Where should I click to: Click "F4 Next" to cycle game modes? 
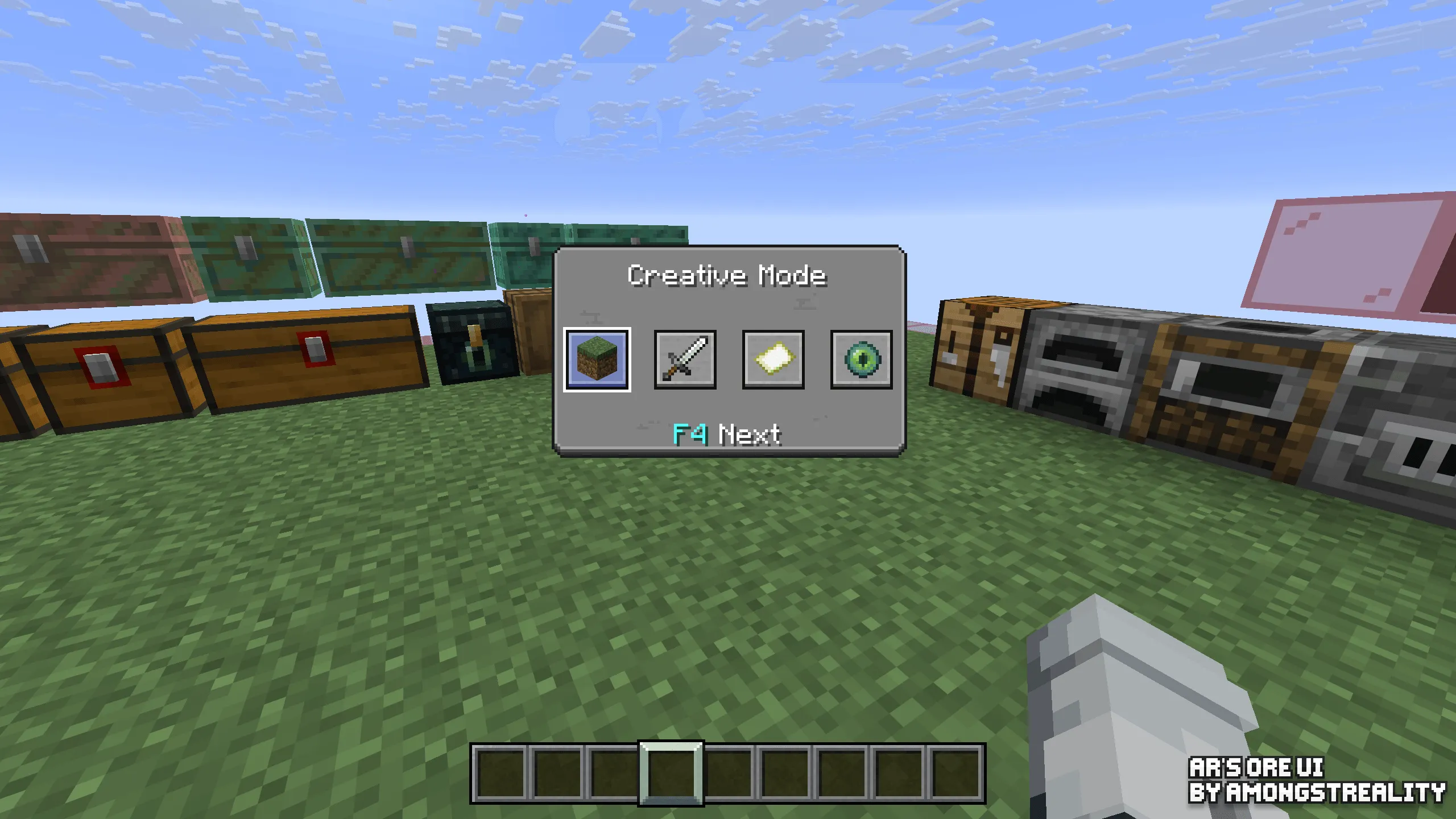(x=725, y=434)
